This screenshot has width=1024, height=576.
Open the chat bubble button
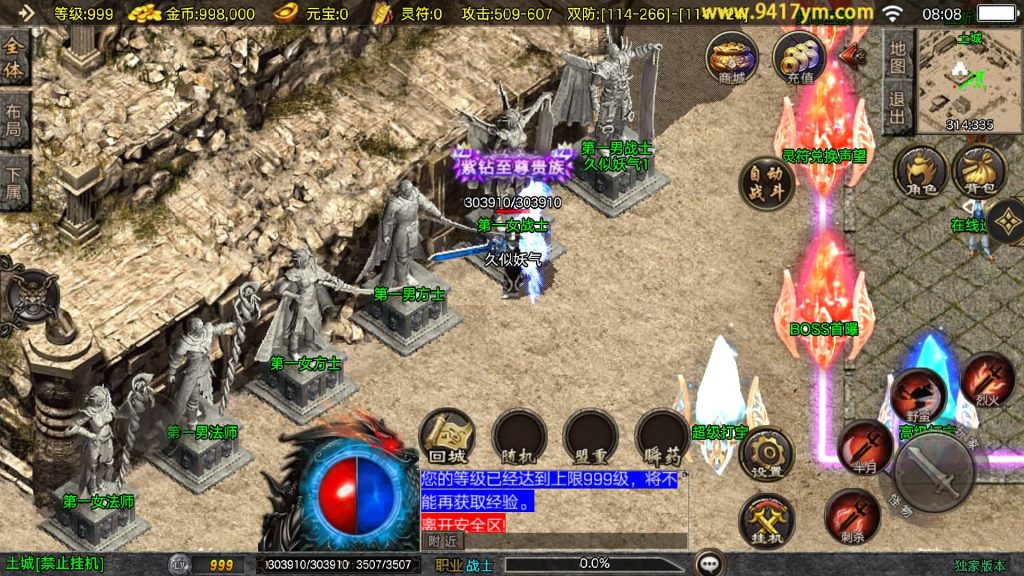pos(710,563)
